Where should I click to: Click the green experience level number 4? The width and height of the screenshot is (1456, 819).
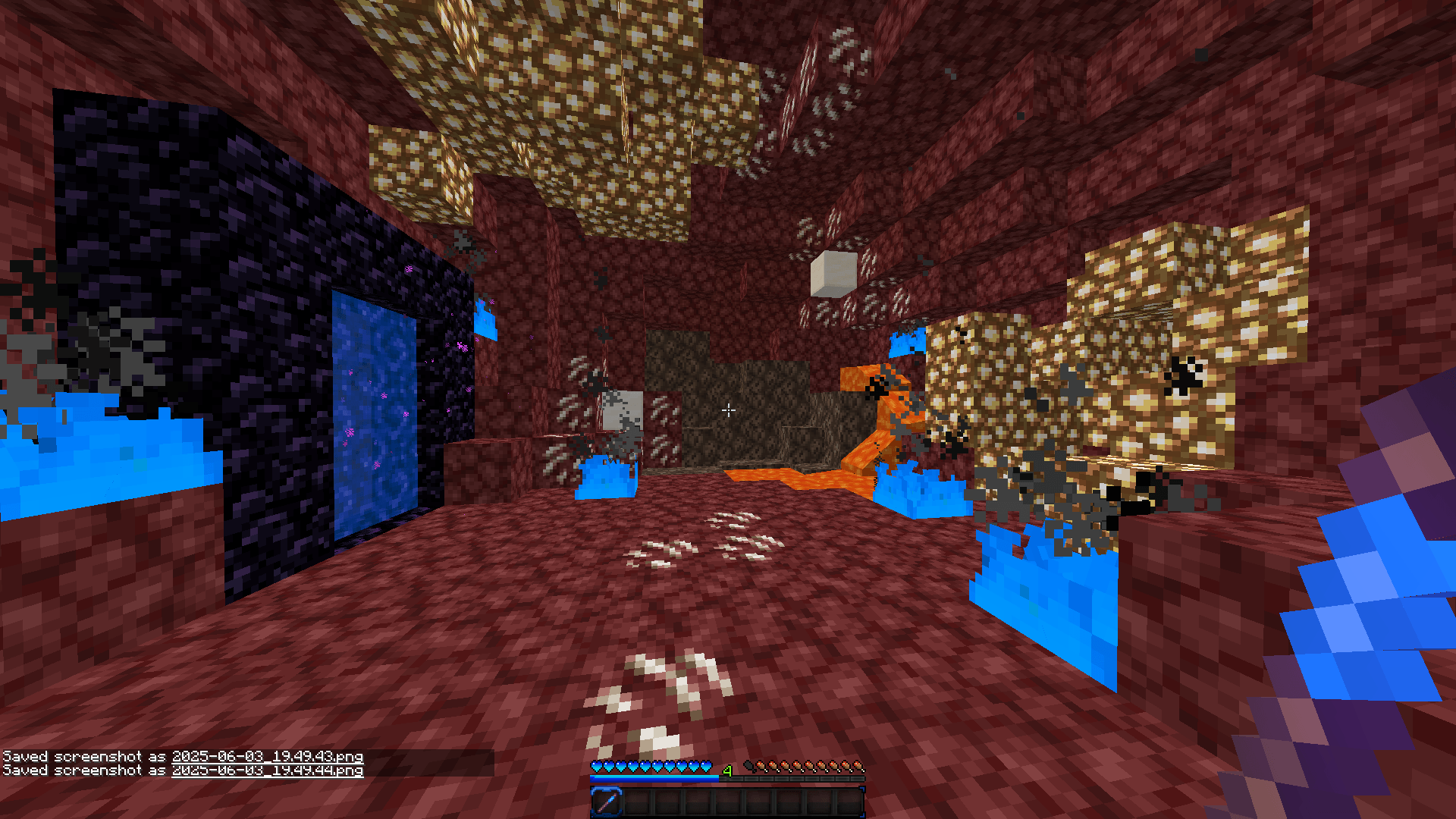click(x=726, y=771)
